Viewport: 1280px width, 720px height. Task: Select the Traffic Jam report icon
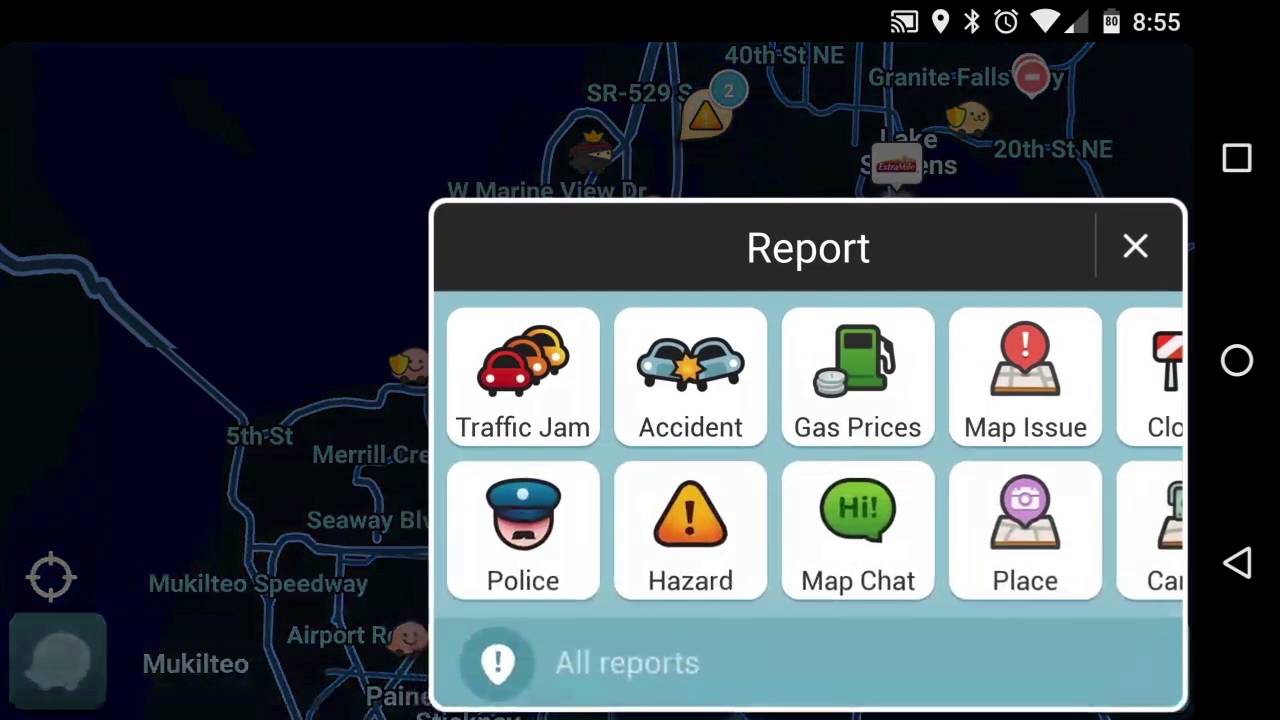[522, 377]
